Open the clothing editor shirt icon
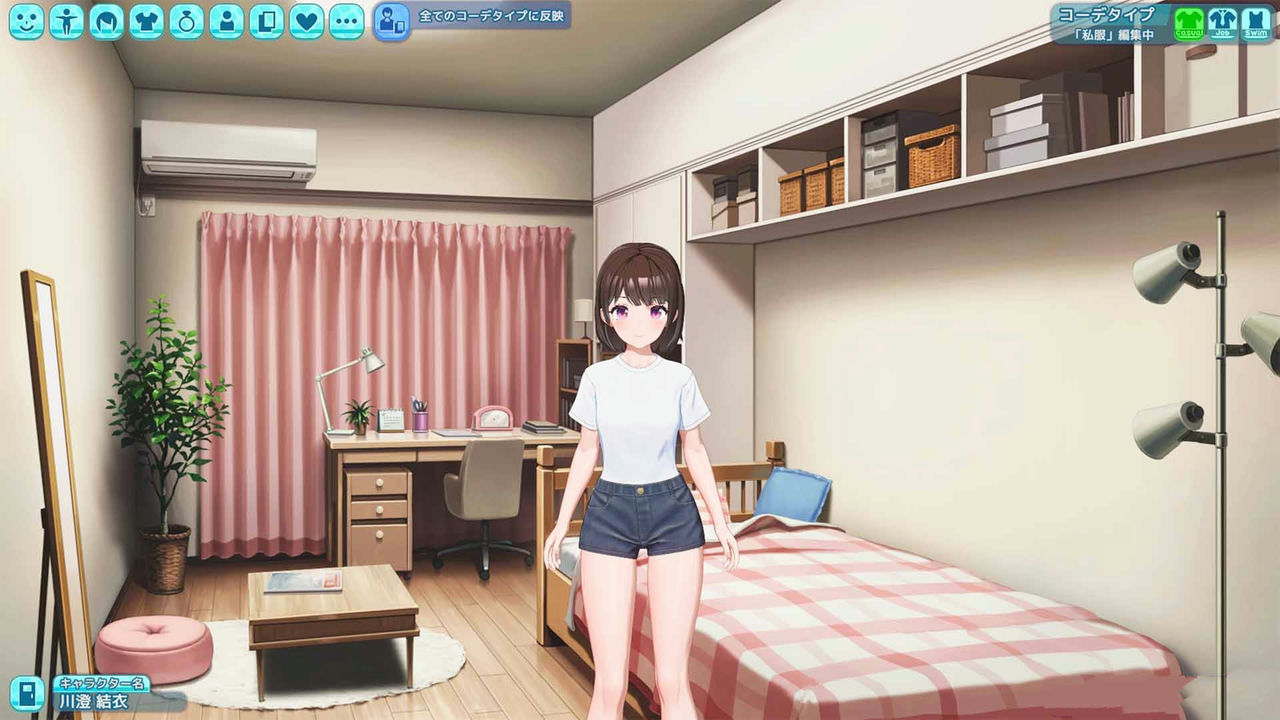Viewport: 1280px width, 720px height. click(147, 20)
